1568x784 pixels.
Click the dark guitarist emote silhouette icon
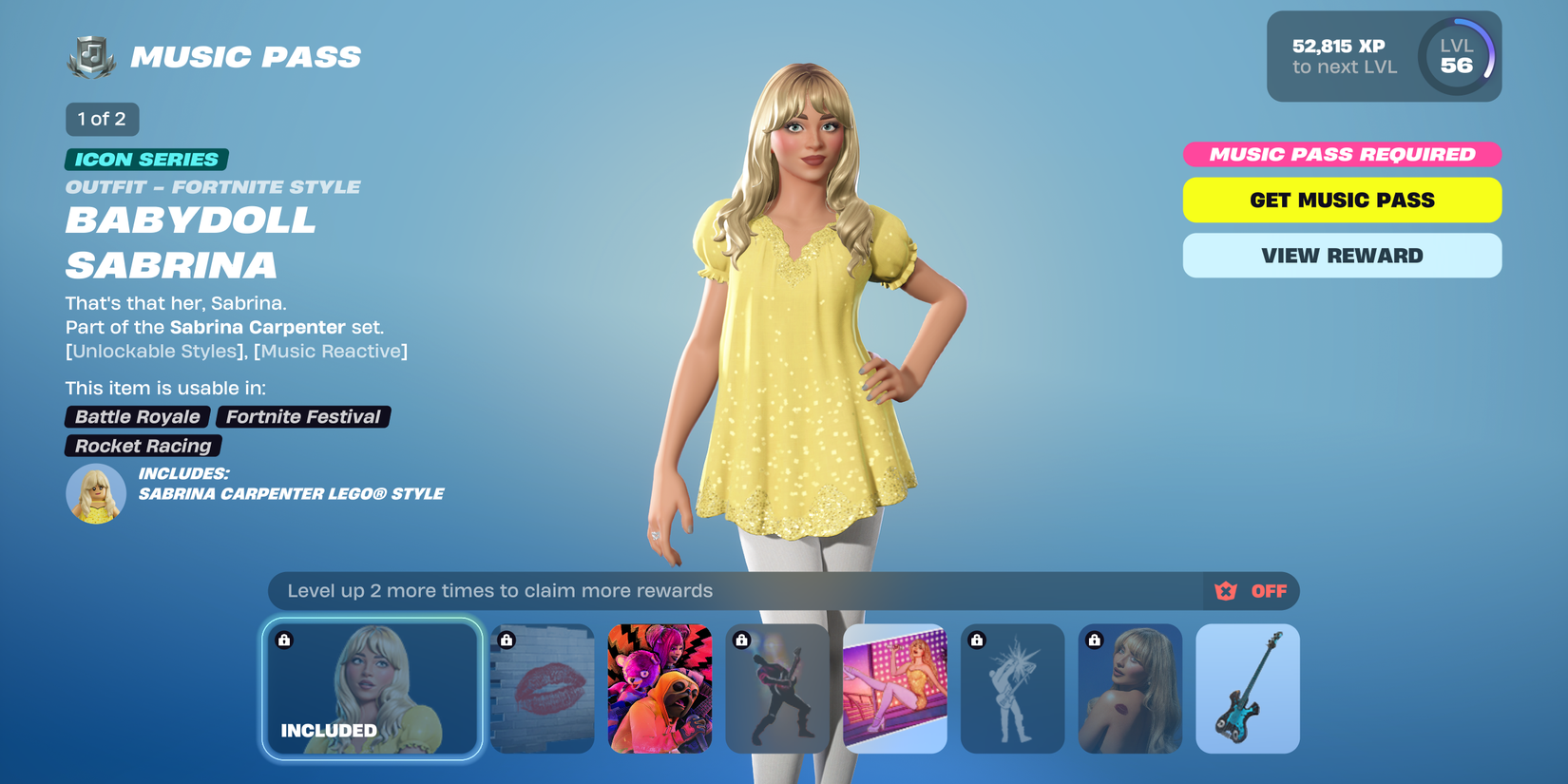click(775, 689)
